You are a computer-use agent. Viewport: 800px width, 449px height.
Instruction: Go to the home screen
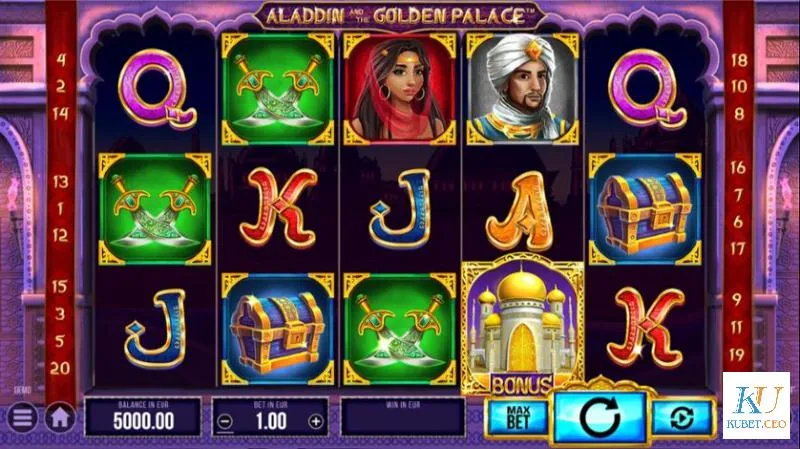(x=59, y=416)
